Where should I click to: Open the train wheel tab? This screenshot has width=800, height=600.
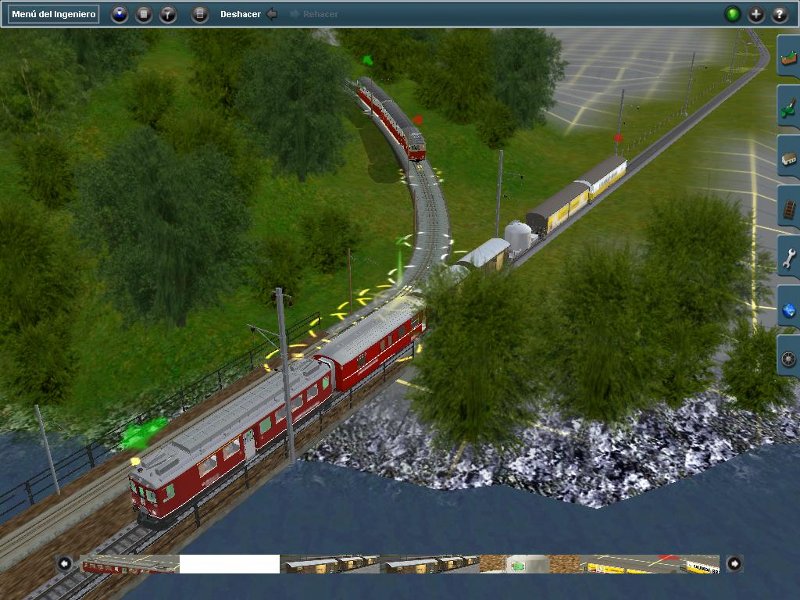[789, 358]
